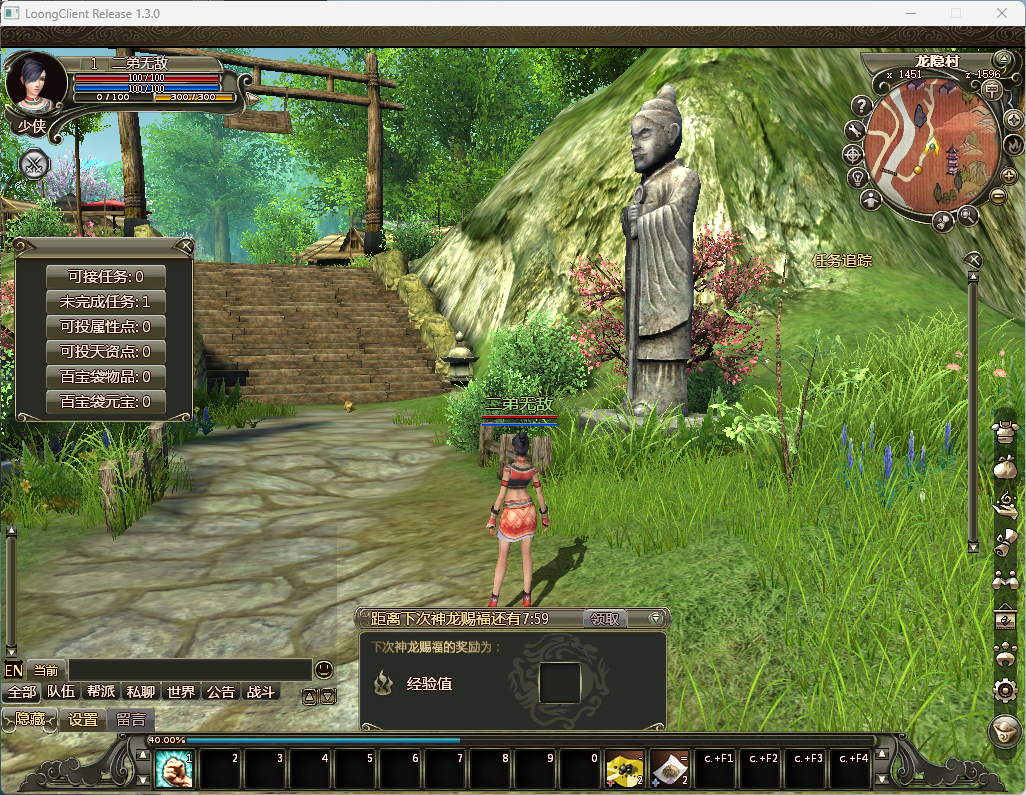Close the LoongClient window

(x=1002, y=13)
